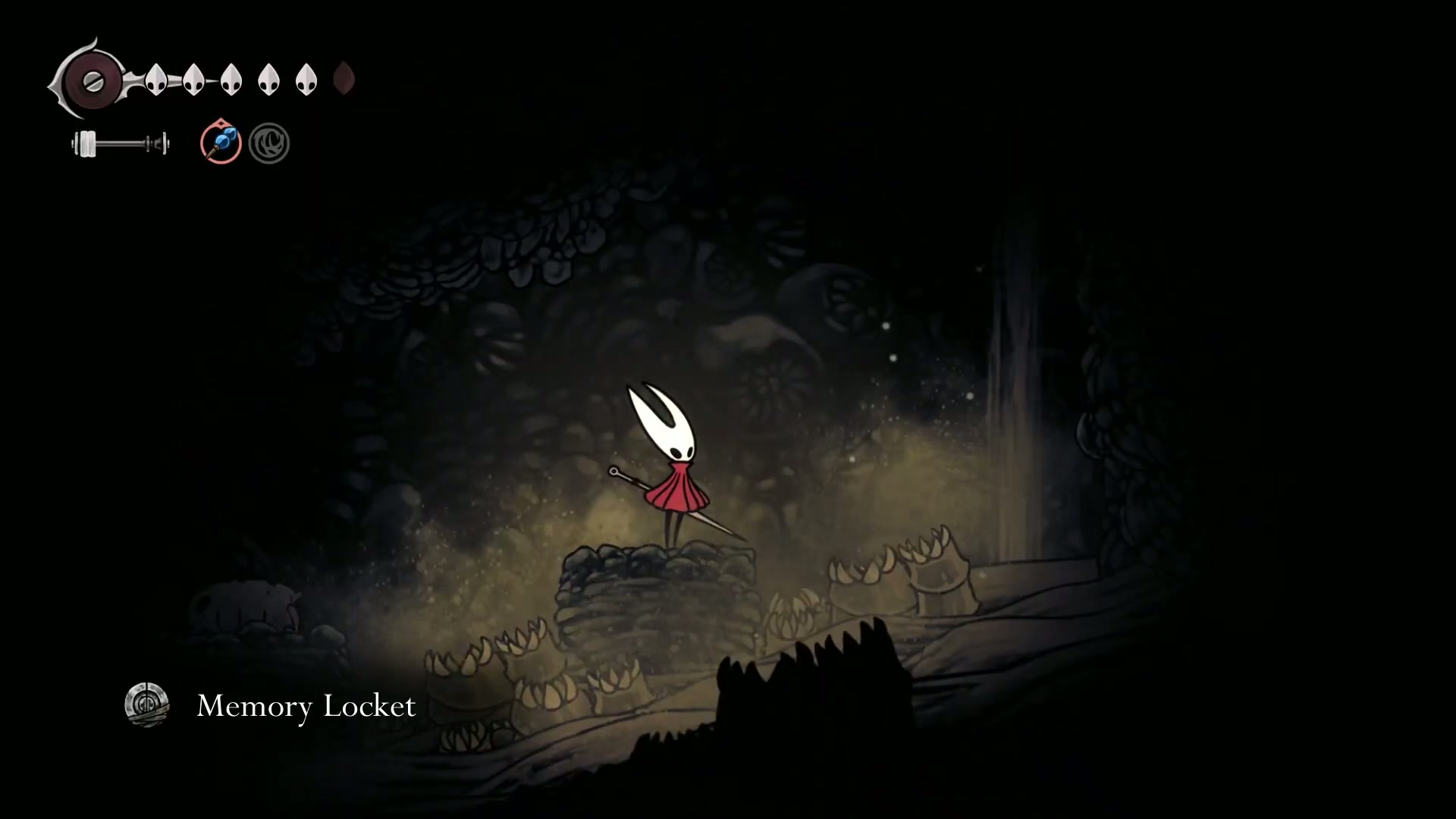Click the silk spool crest emblem
1456x819 pixels.
93,81
